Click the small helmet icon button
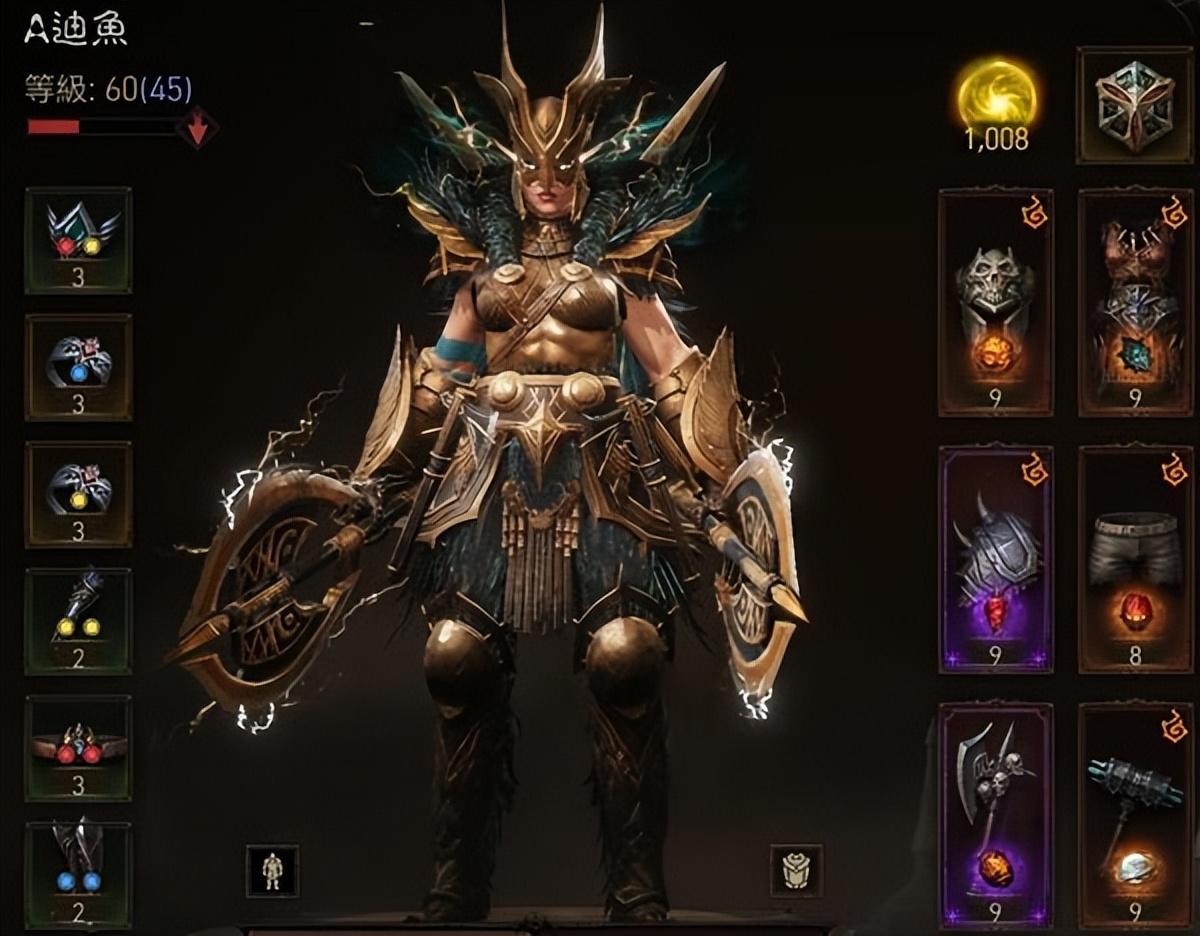This screenshot has height=936, width=1200. tap(796, 870)
